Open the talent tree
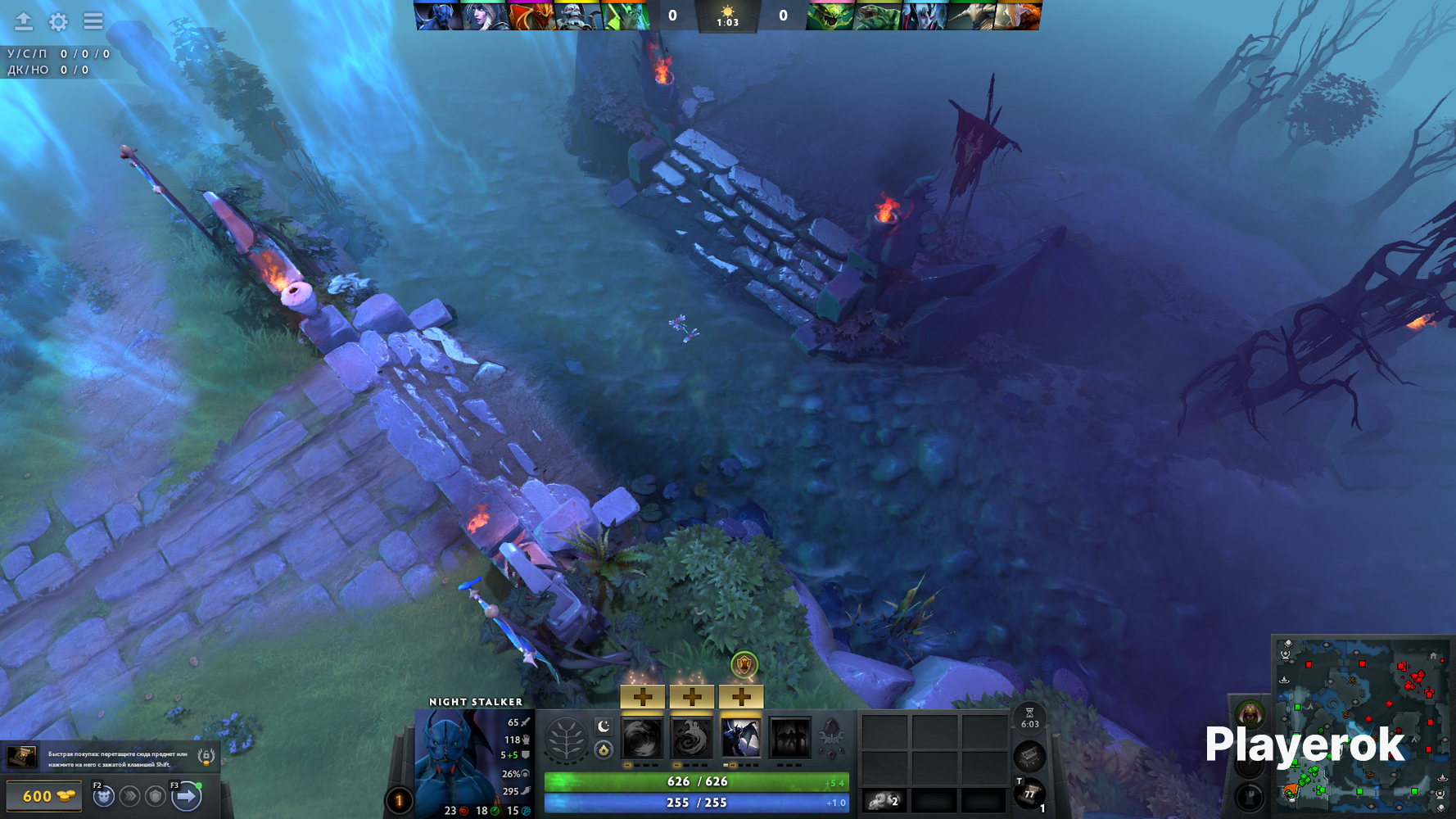1456x819 pixels. click(x=566, y=740)
